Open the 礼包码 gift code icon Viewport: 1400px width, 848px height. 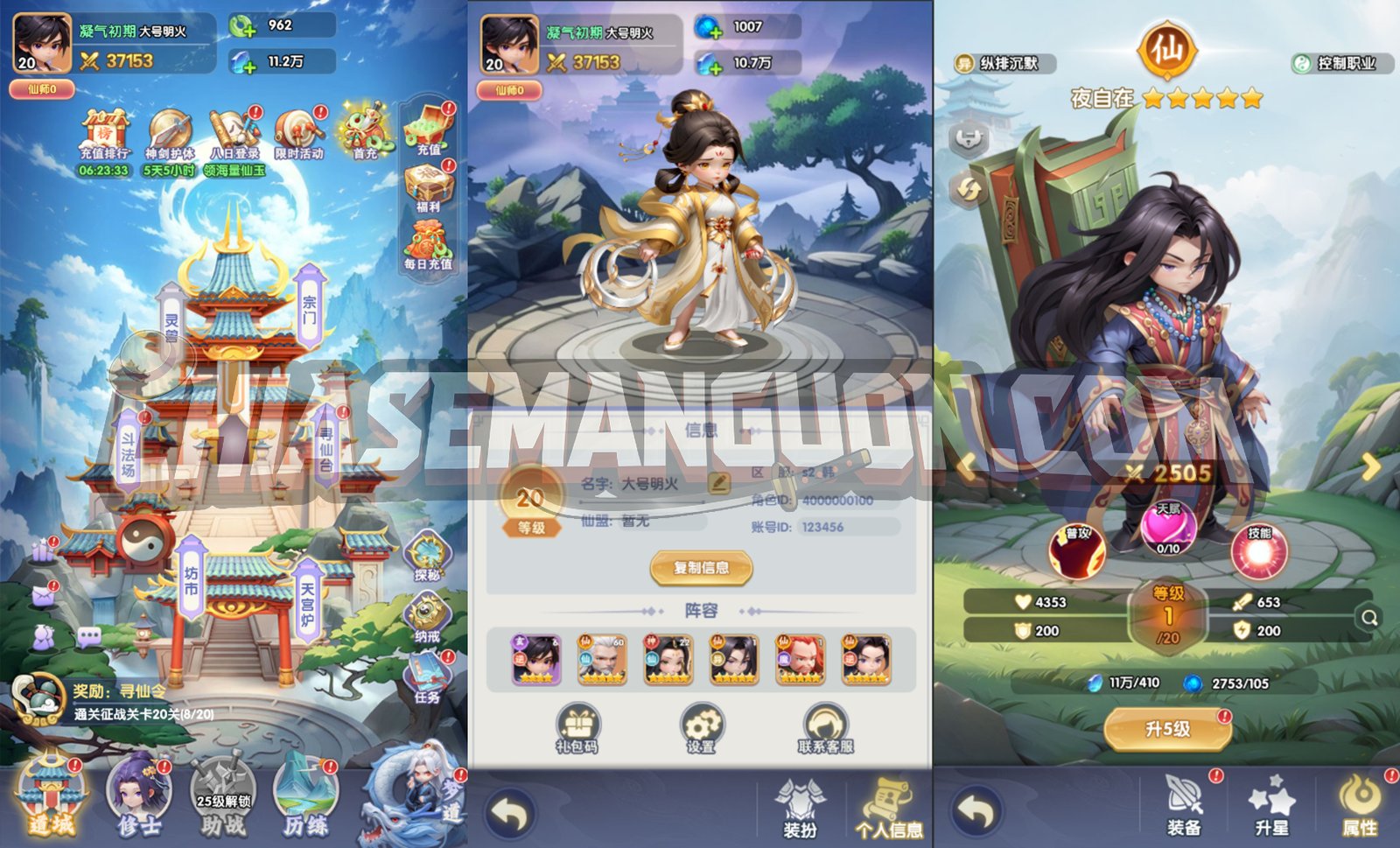pyautogui.click(x=575, y=723)
